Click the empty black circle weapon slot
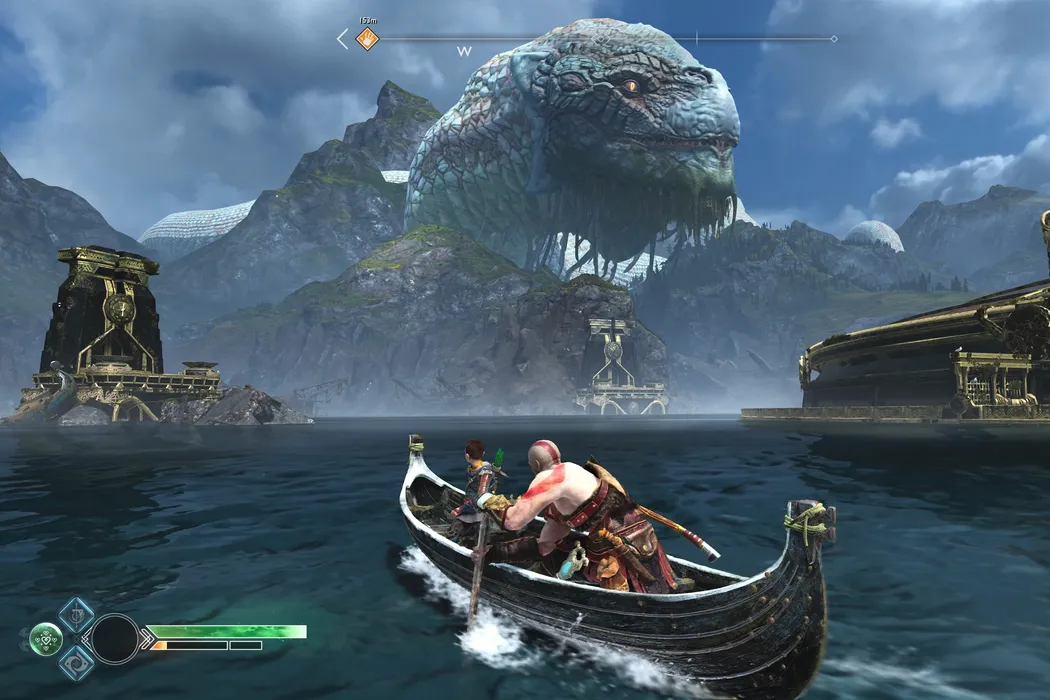Image resolution: width=1050 pixels, height=700 pixels. (x=115, y=638)
